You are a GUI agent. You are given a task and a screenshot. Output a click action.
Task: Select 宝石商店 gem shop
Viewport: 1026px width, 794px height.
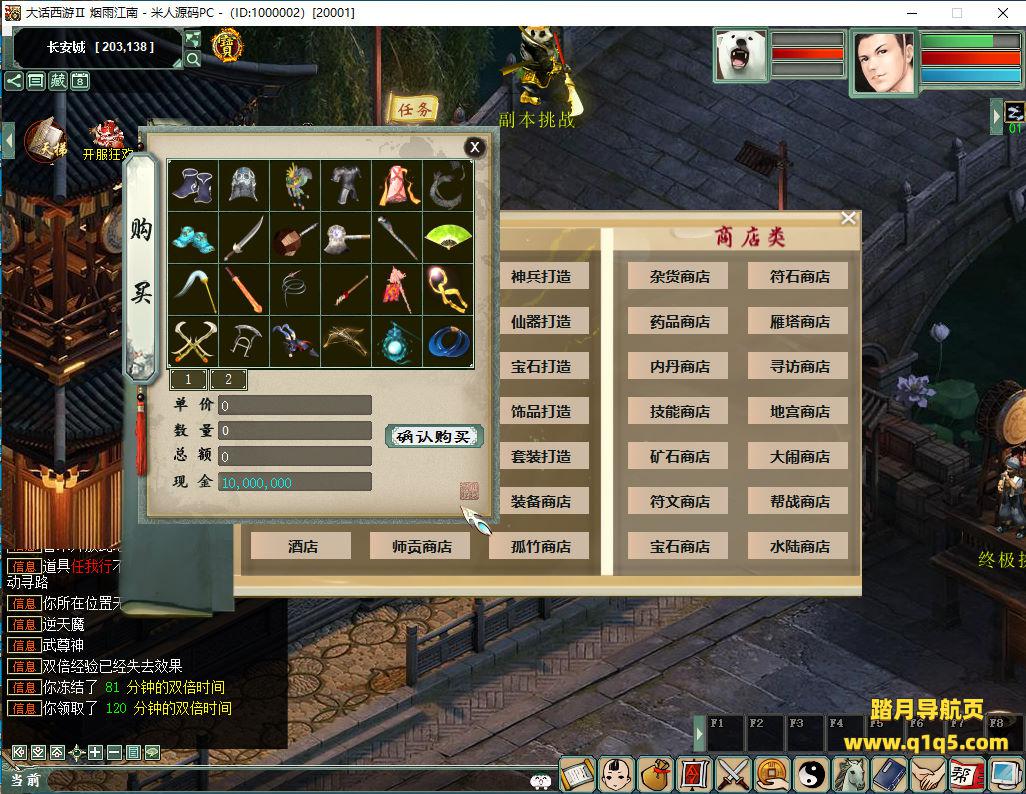click(x=679, y=546)
